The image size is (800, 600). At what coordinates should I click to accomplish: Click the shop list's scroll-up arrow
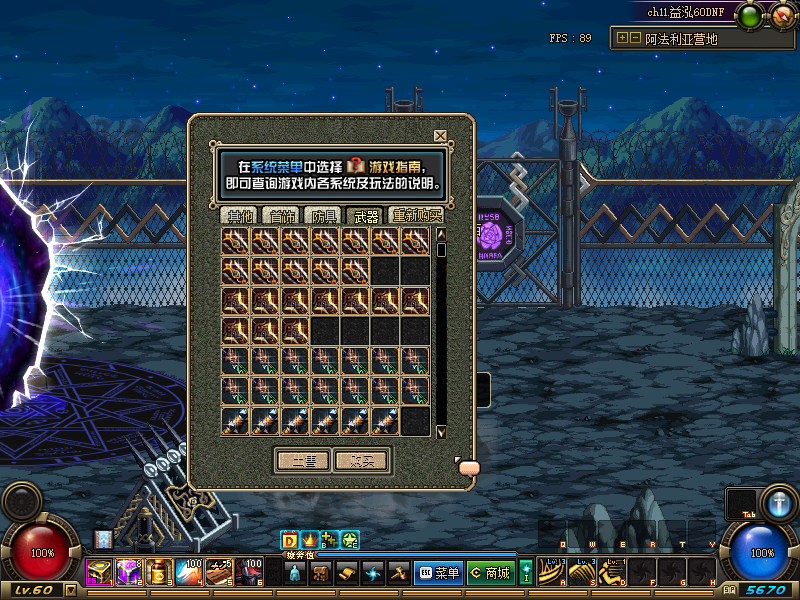[x=441, y=235]
